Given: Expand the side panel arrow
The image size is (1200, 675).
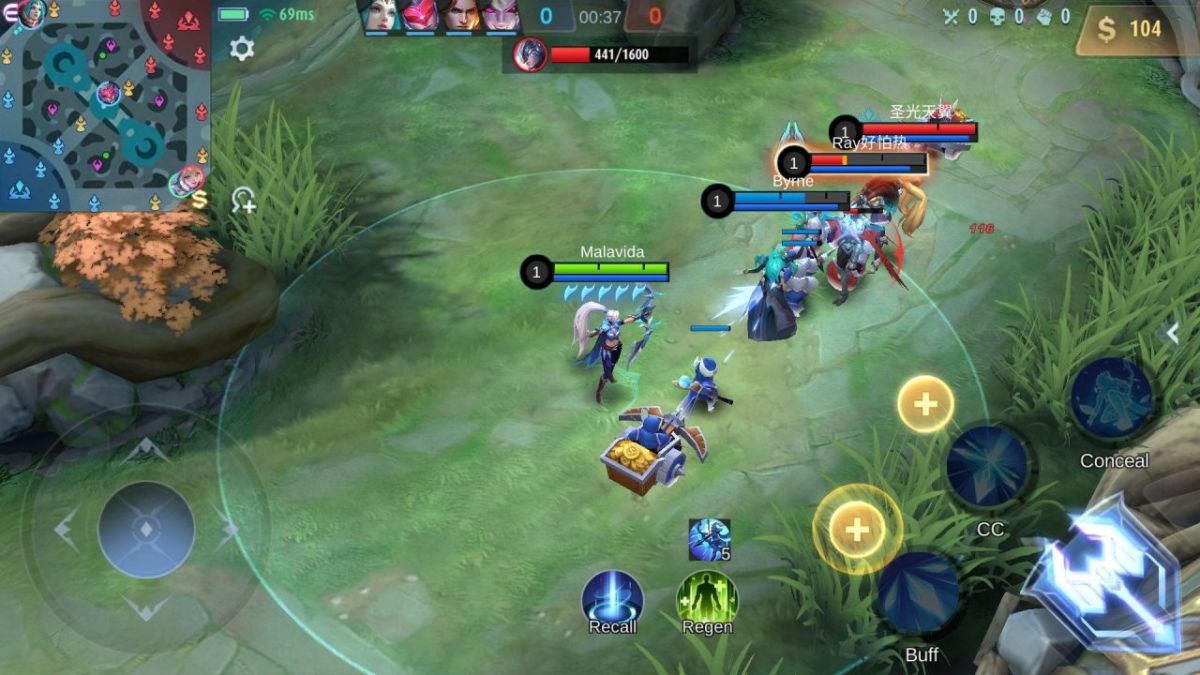Looking at the screenshot, I should point(1174,333).
